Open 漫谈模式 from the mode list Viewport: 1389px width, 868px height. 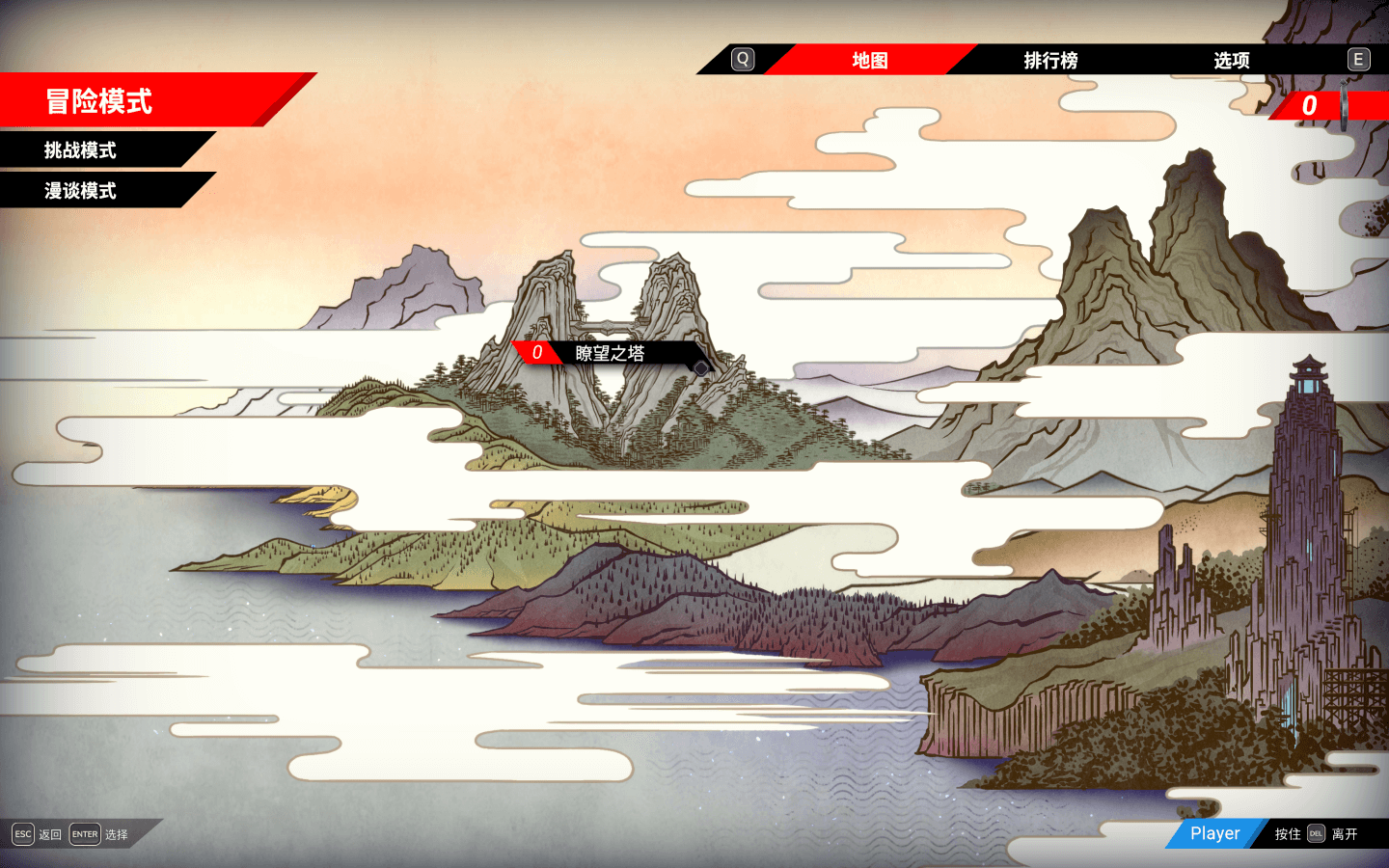[81, 191]
